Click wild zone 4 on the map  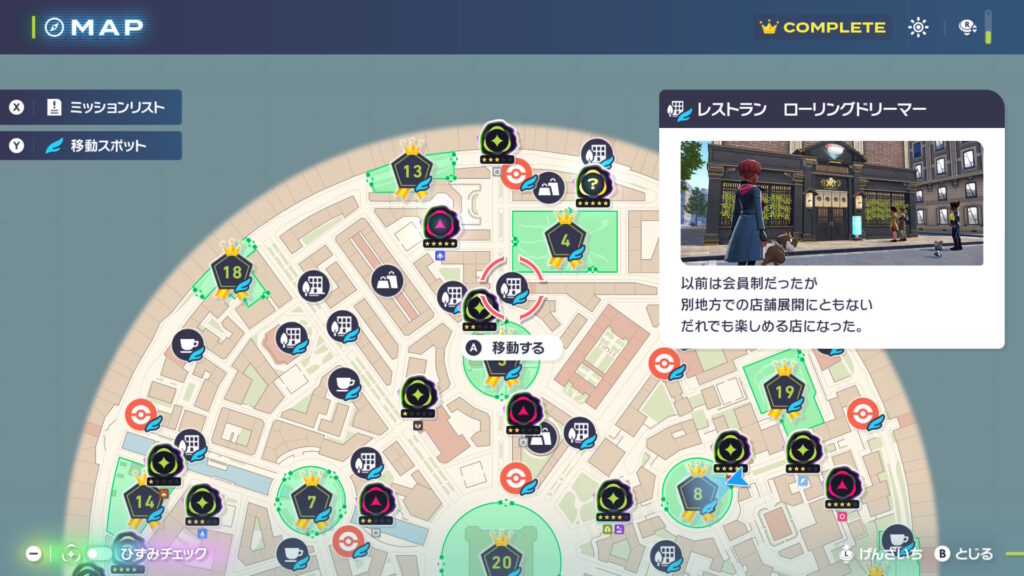(565, 241)
